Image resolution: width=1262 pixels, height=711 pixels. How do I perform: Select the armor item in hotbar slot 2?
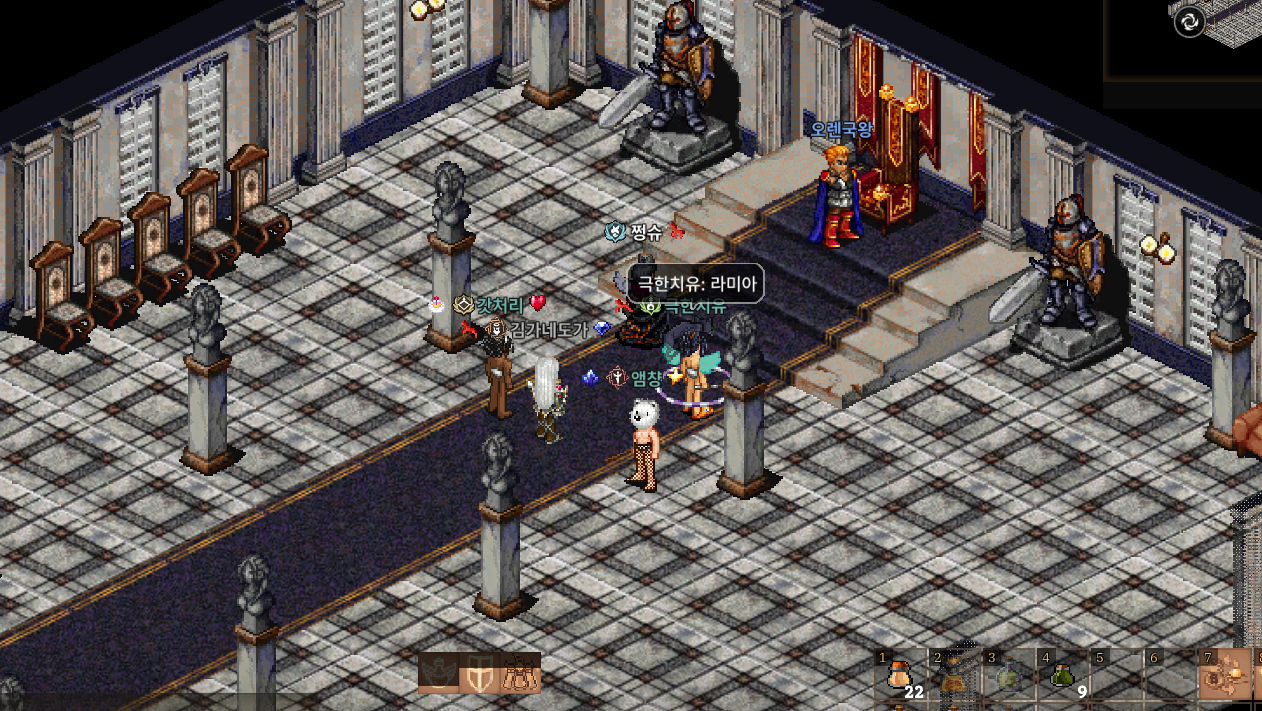953,680
